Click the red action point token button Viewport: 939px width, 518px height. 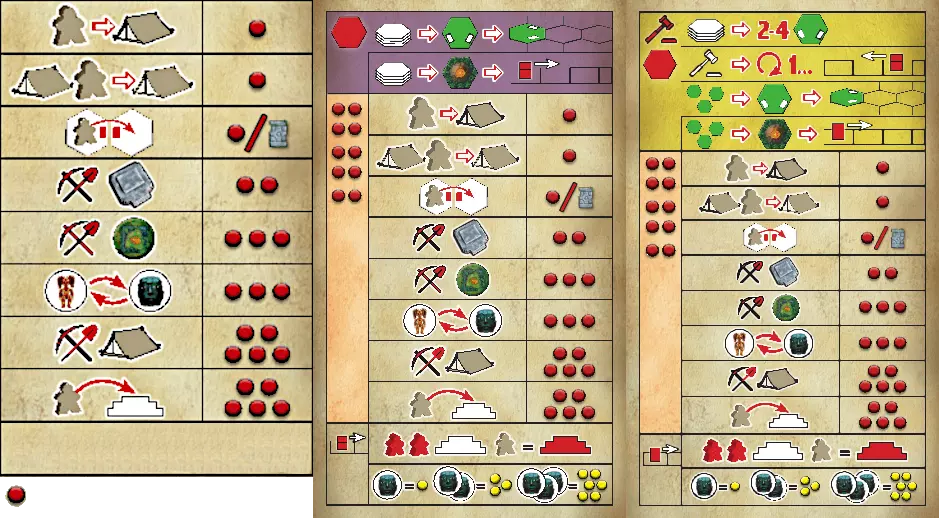[x=16, y=494]
